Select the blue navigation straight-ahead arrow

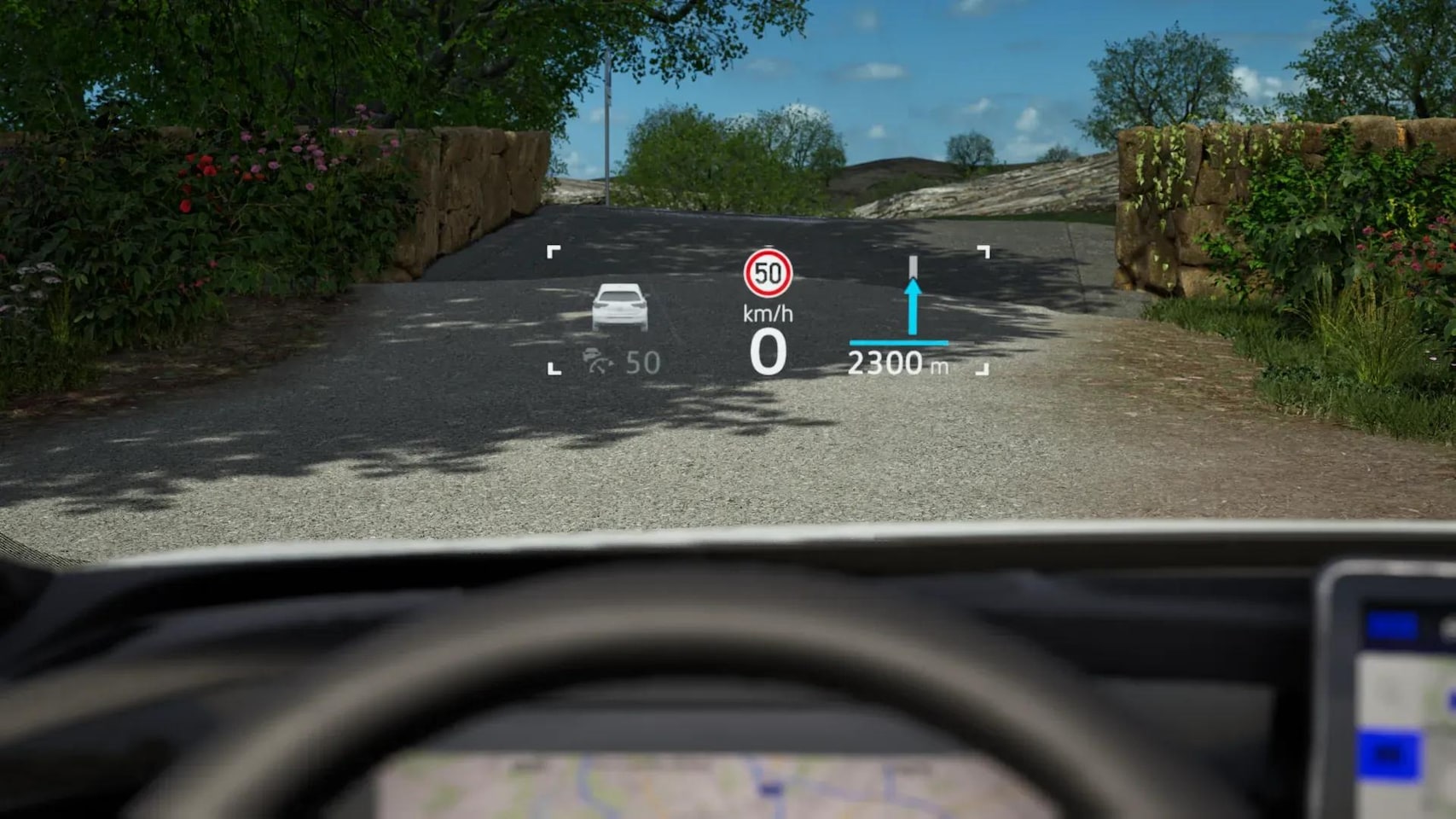click(913, 305)
